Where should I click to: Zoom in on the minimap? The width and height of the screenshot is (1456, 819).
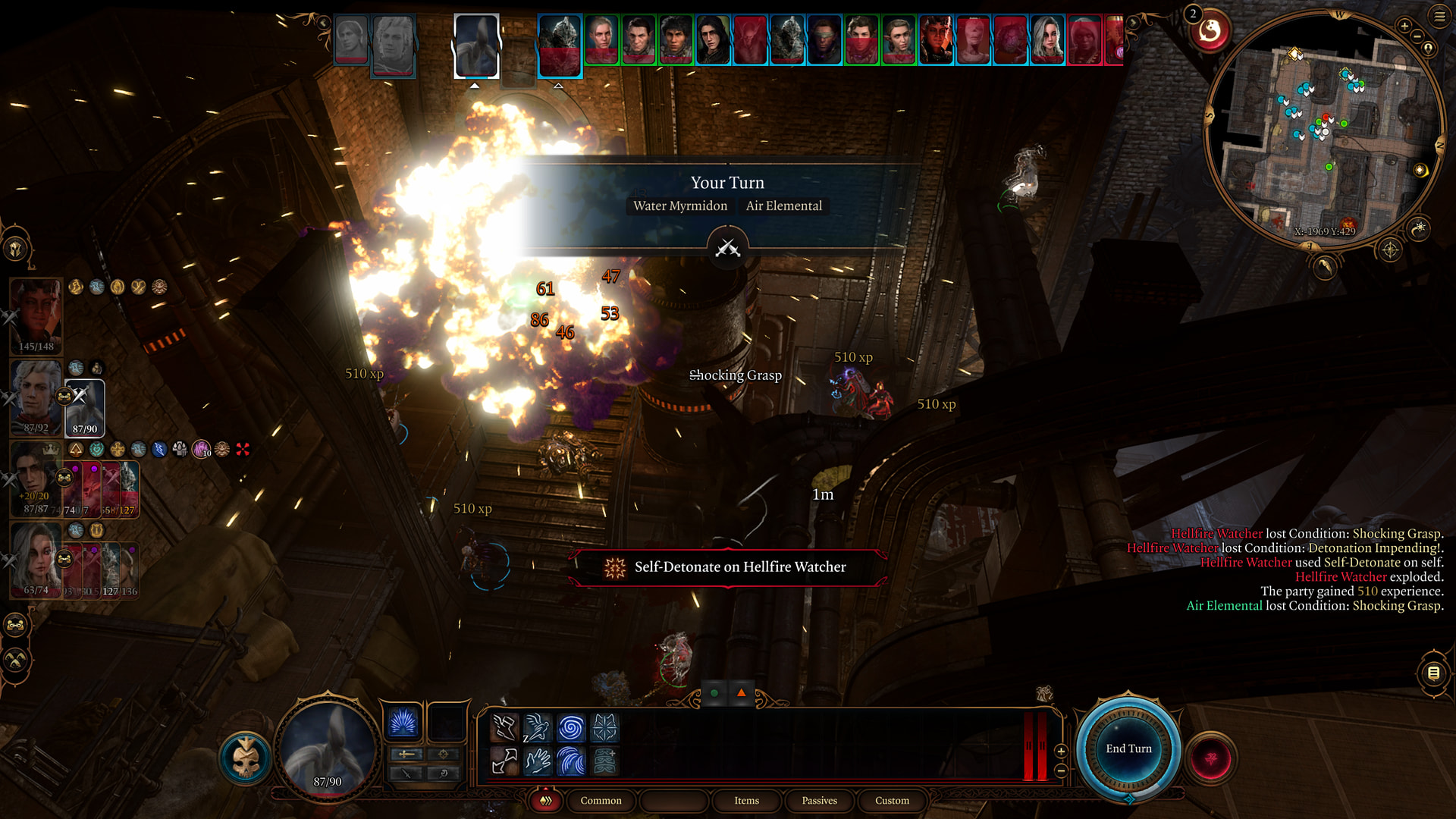tap(1404, 26)
